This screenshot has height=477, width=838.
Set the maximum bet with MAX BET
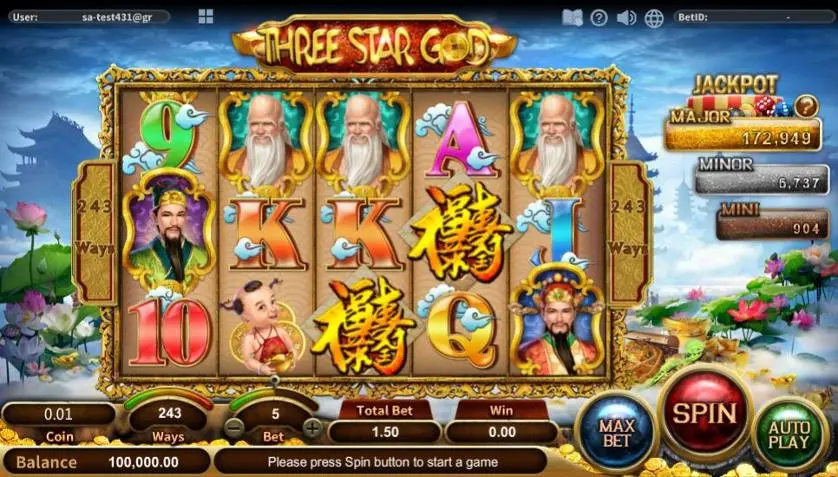click(616, 432)
